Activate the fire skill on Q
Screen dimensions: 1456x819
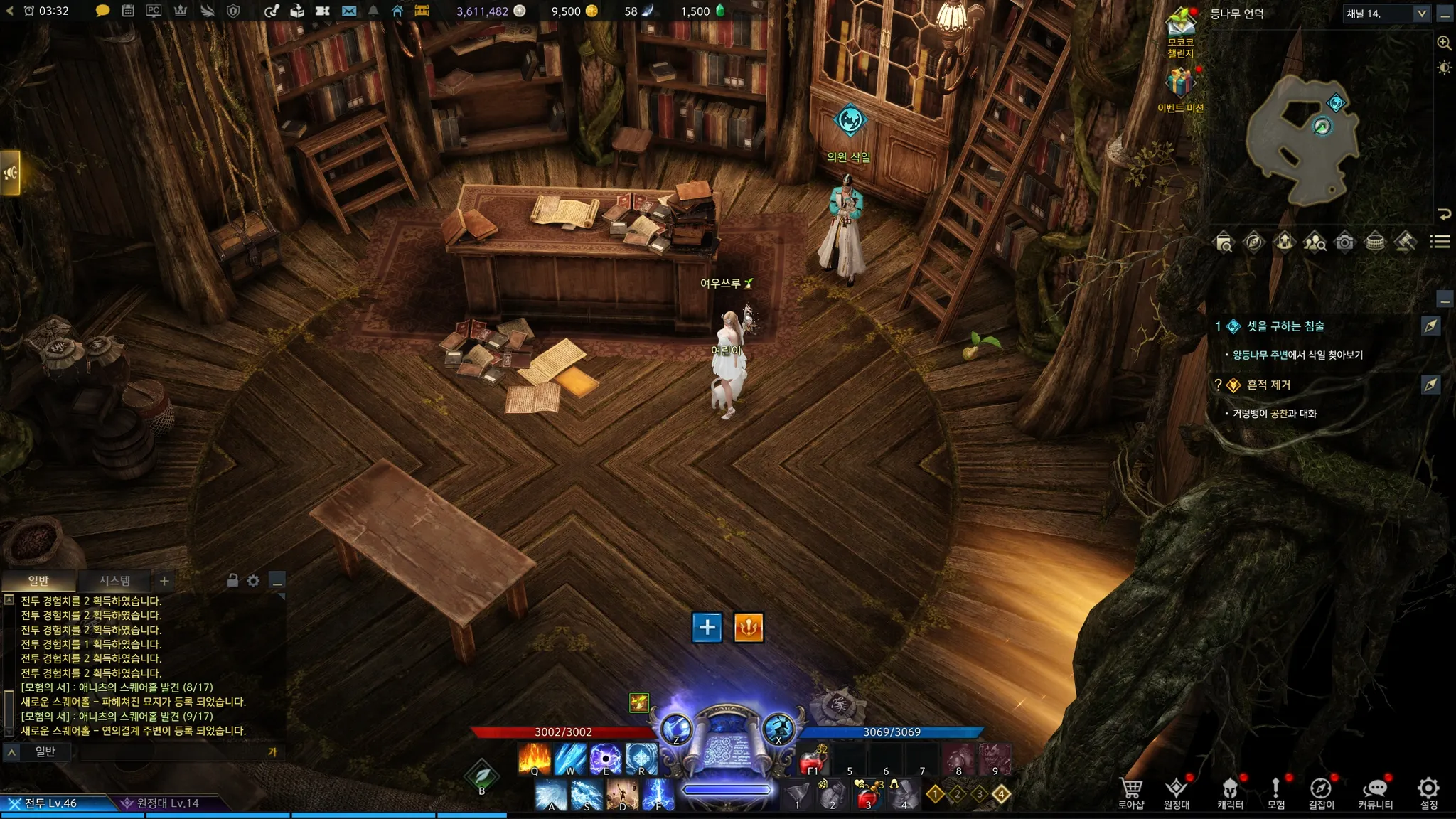[x=535, y=759]
